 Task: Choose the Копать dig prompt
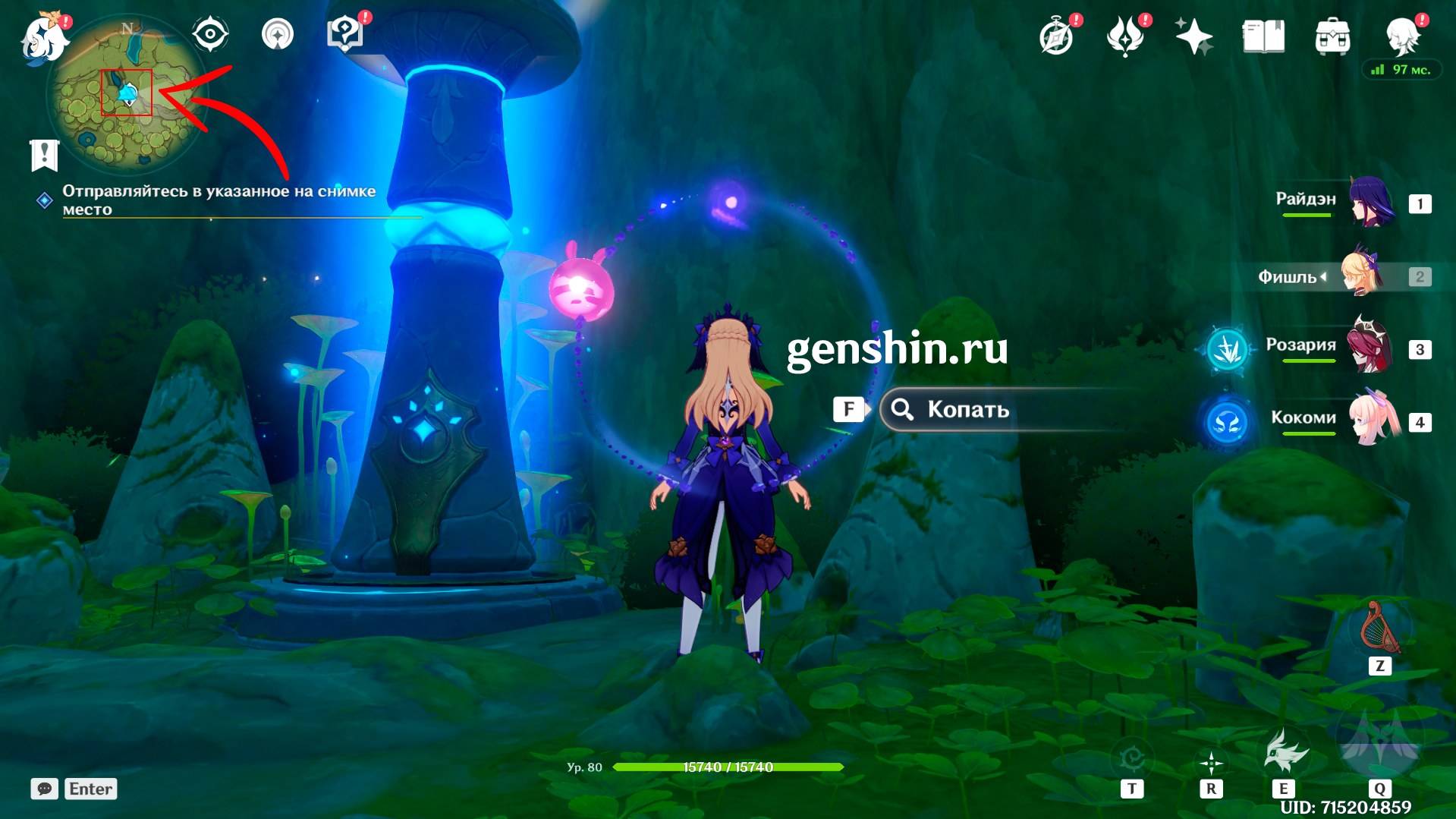point(967,410)
